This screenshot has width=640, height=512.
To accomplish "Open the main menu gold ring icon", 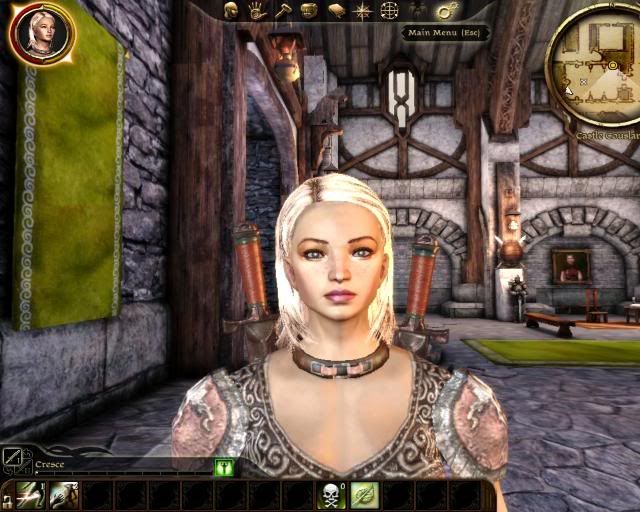I will [x=446, y=10].
